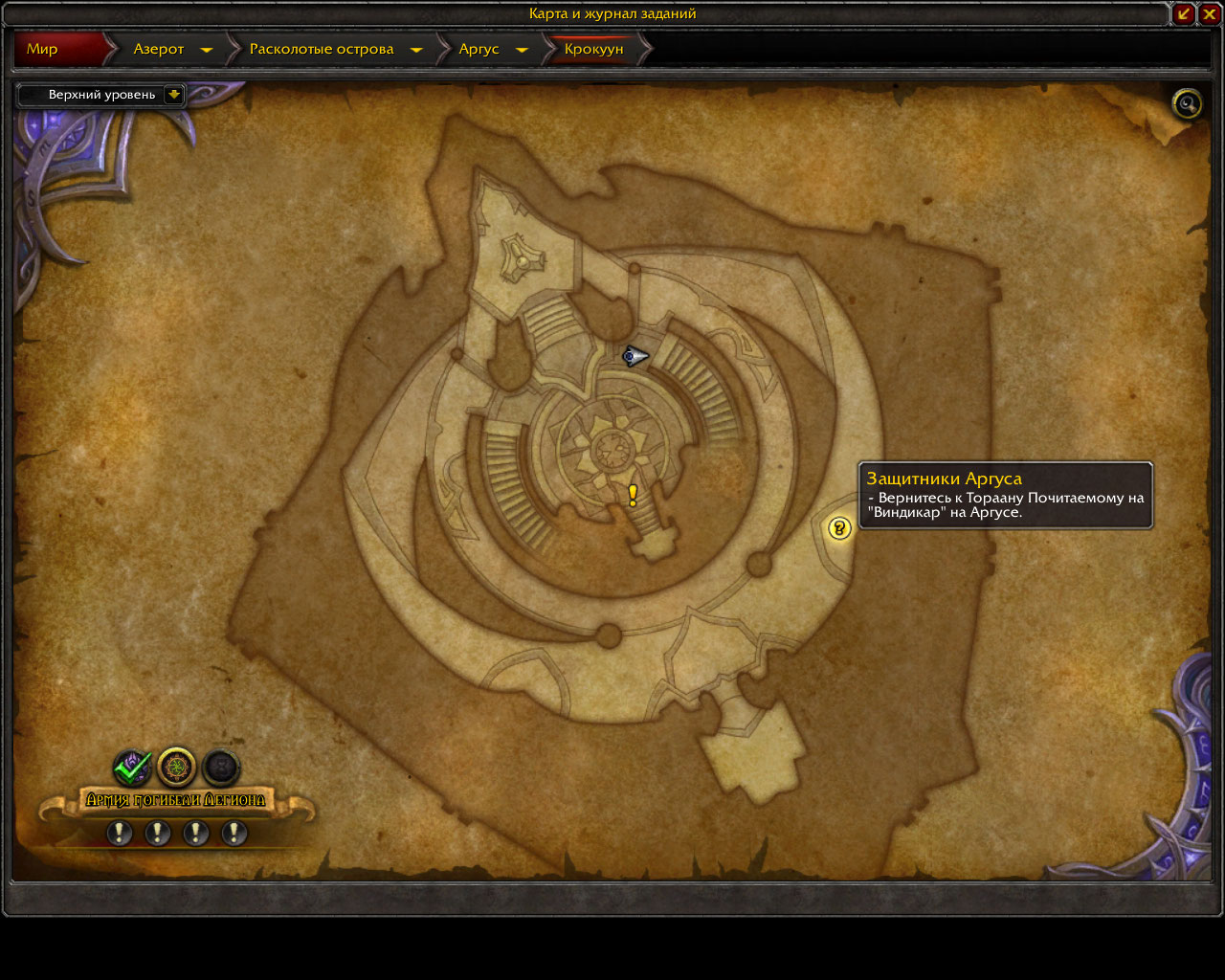Toggle the map window size arrow button
This screenshot has width=1225, height=980.
(1184, 13)
